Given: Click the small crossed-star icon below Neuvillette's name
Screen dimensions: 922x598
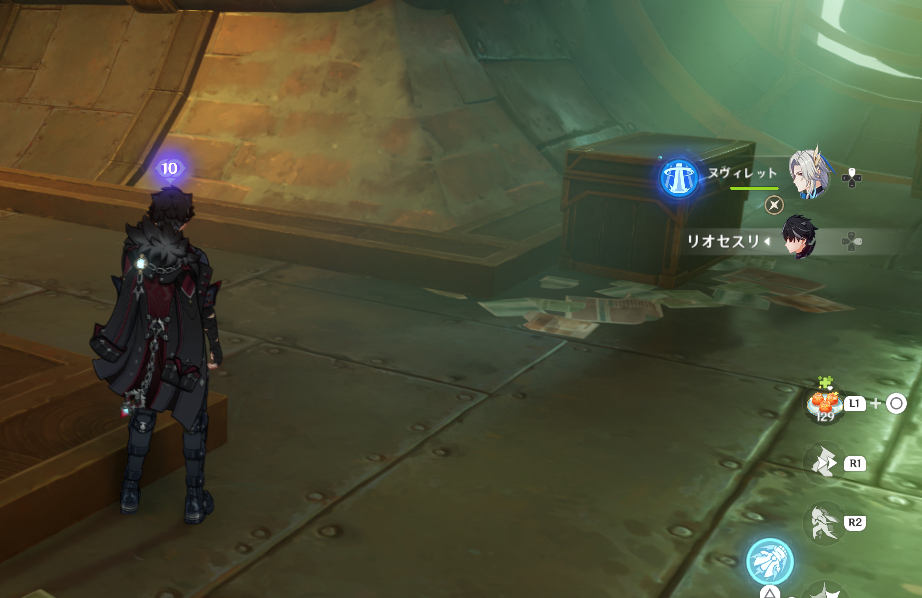Looking at the screenshot, I should [x=773, y=205].
